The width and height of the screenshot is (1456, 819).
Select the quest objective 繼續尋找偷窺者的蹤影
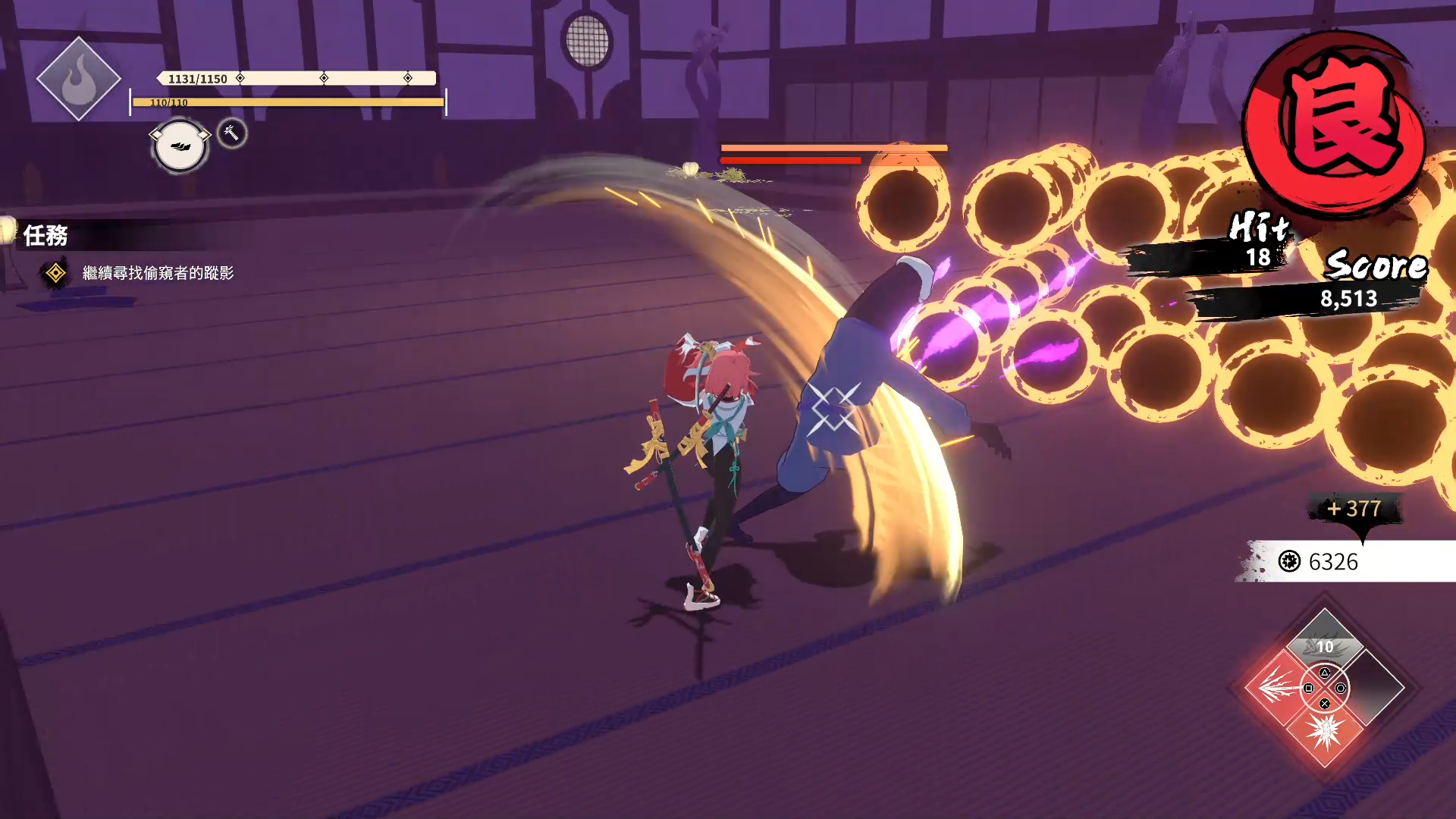(x=158, y=273)
